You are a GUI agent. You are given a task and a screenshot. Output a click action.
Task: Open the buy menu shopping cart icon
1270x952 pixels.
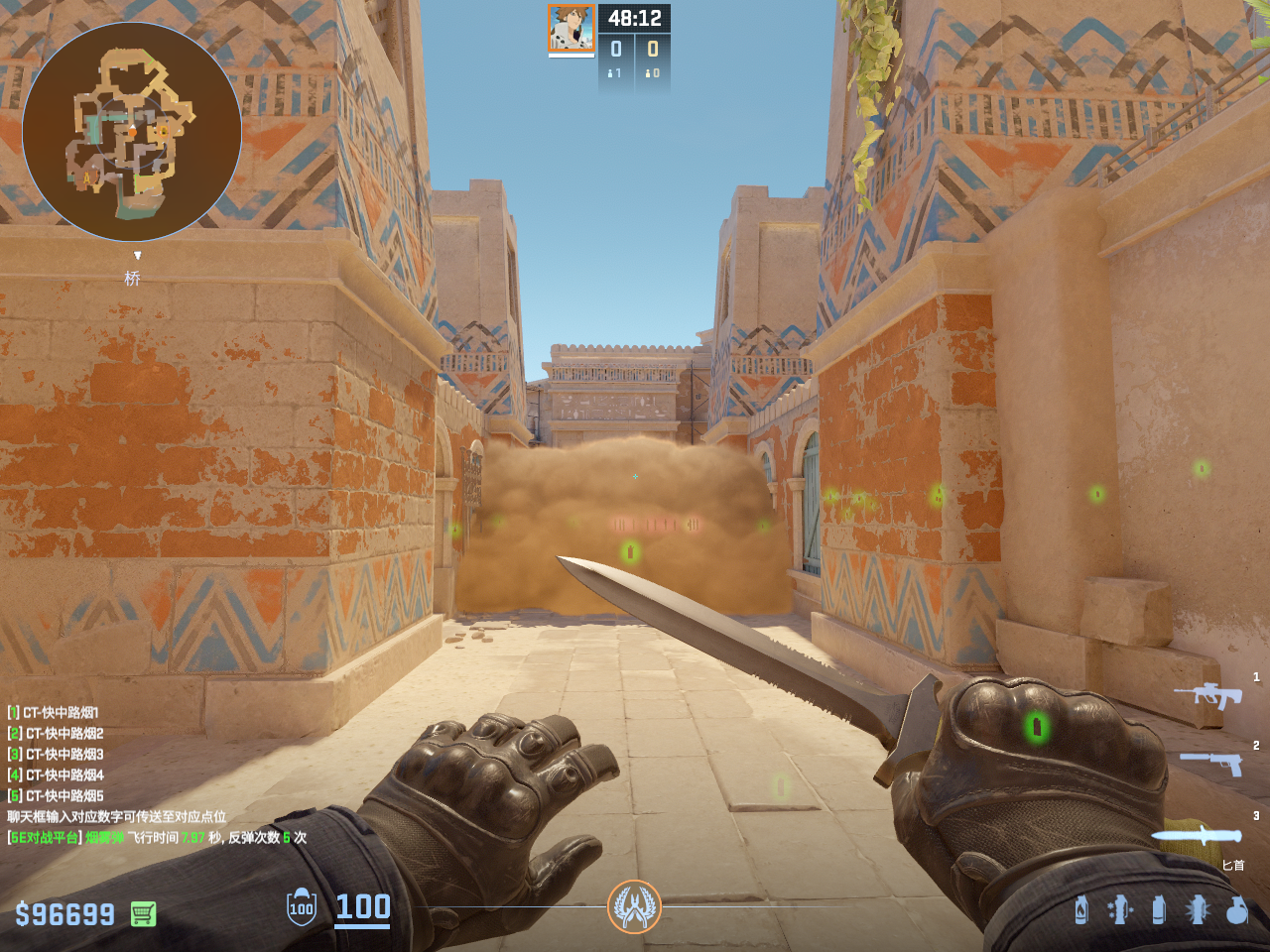(x=143, y=913)
